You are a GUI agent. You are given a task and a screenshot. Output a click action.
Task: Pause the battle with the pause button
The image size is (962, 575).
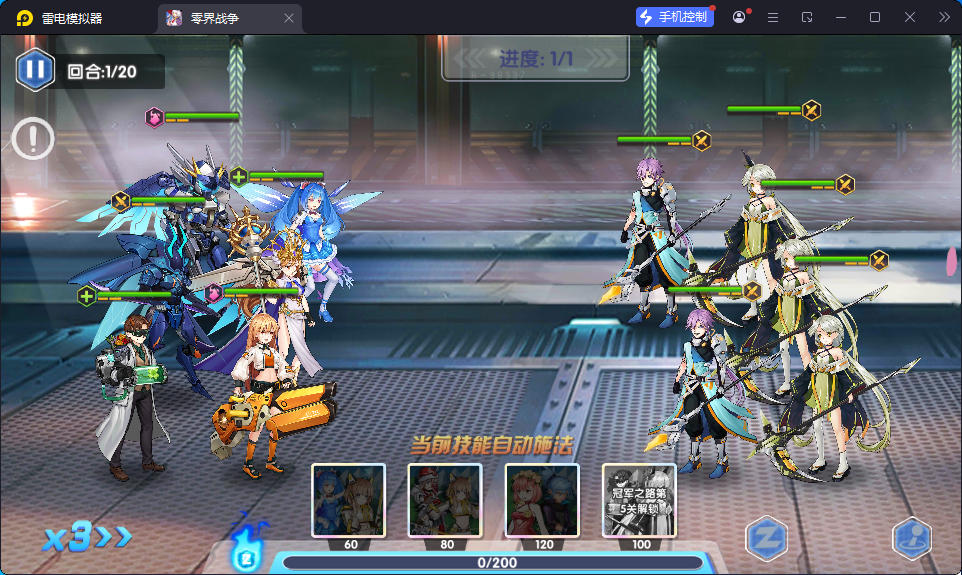click(35, 70)
